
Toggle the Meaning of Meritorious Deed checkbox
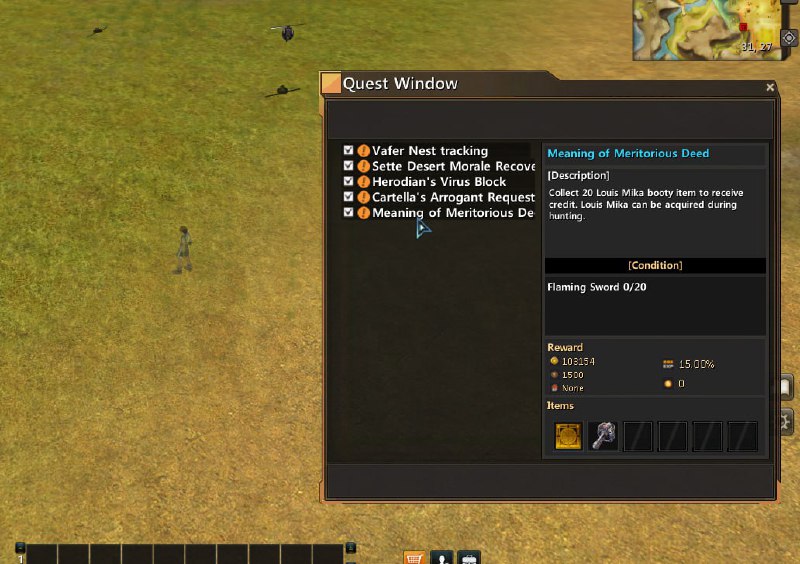pyautogui.click(x=348, y=213)
